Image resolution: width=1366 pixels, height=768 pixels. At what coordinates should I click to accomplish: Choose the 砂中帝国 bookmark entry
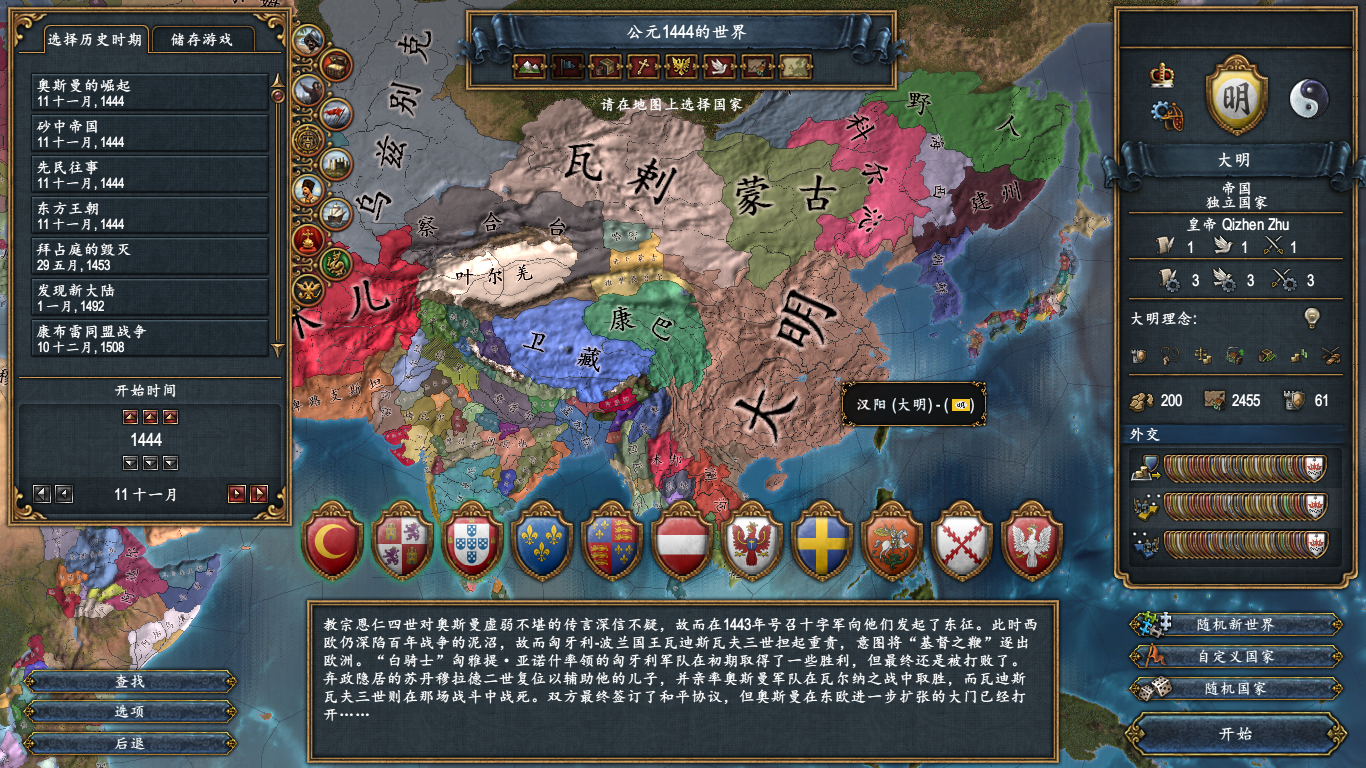tap(150, 134)
